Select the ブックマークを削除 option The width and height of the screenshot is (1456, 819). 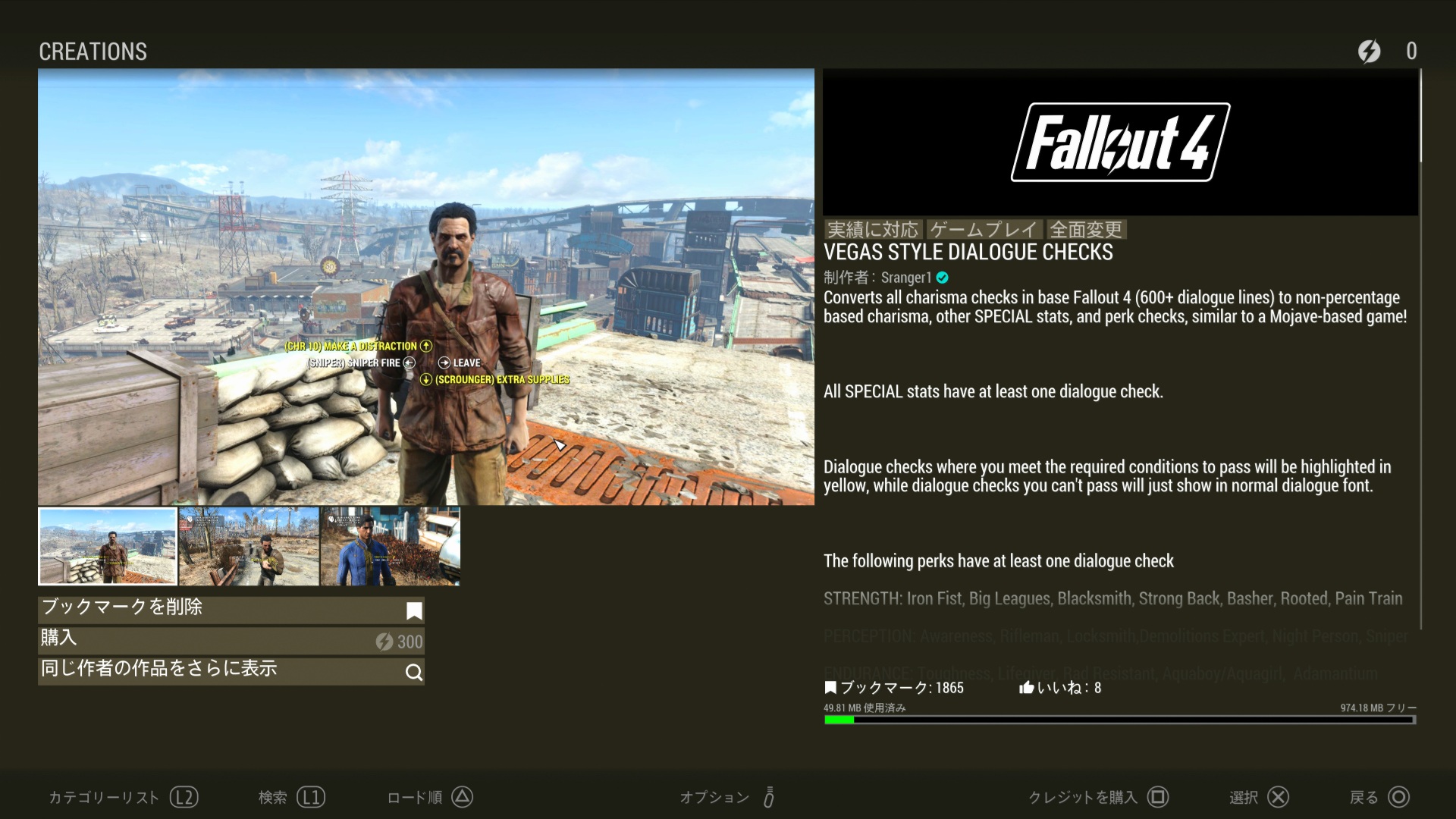click(231, 609)
